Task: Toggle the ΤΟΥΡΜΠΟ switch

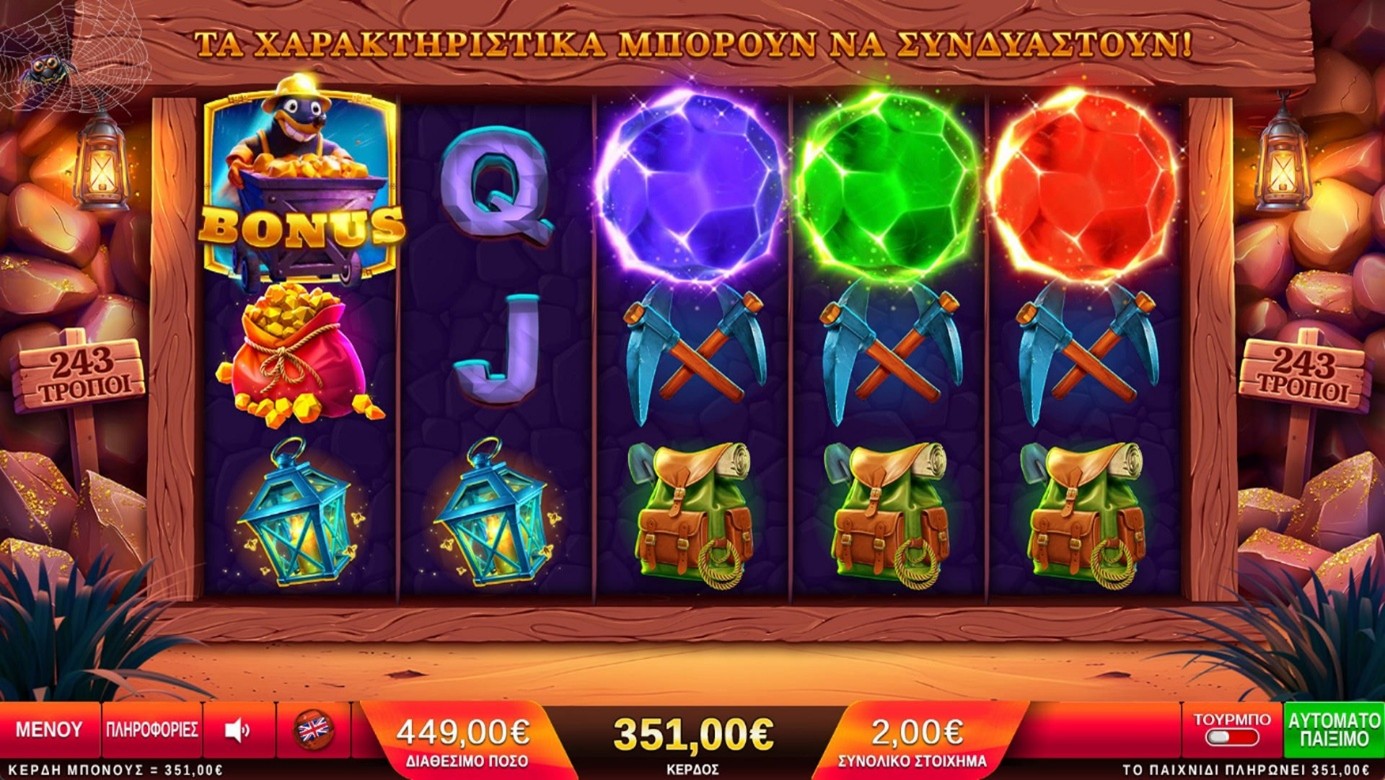Action: click(1231, 737)
